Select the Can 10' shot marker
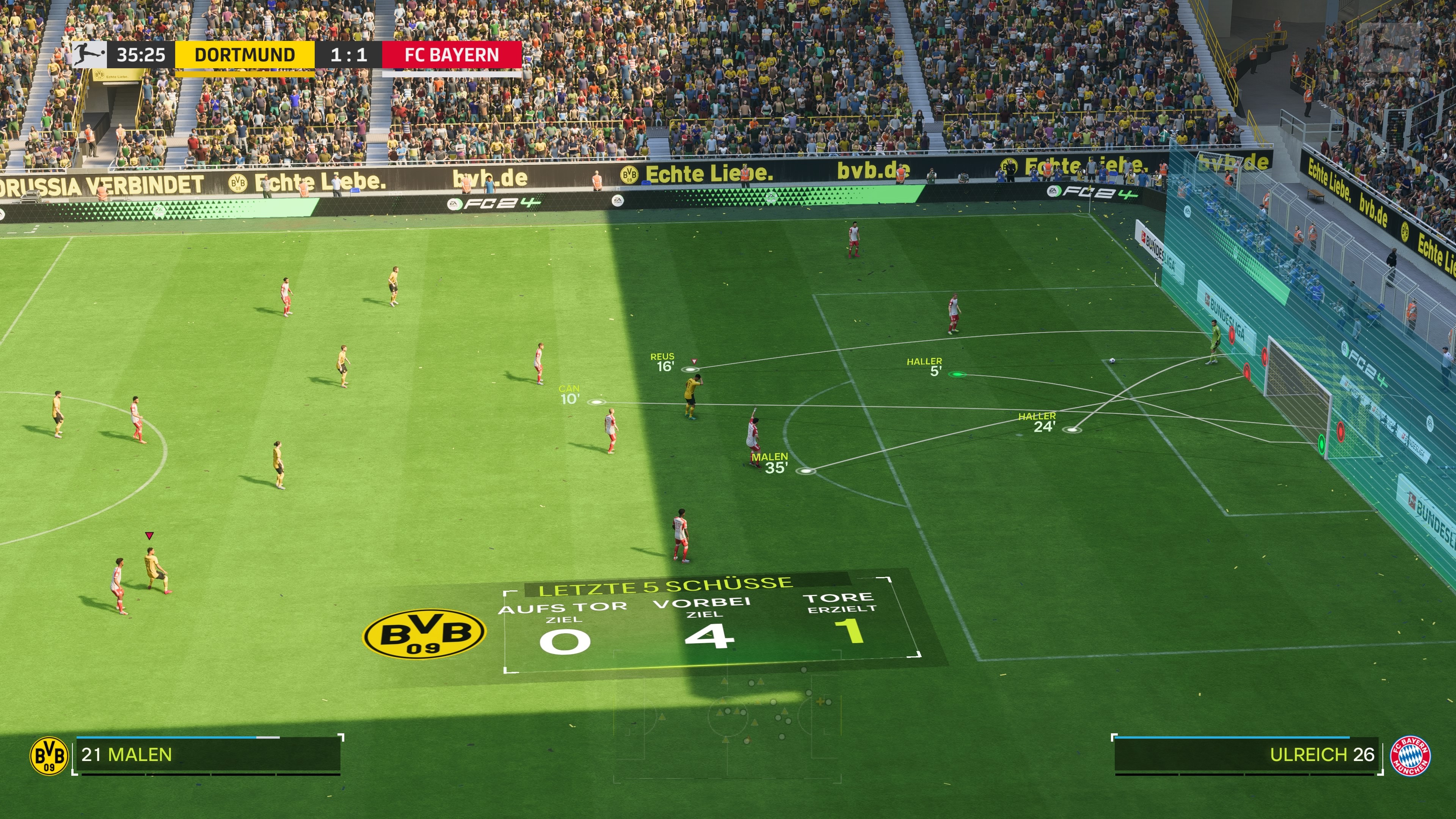 (596, 402)
